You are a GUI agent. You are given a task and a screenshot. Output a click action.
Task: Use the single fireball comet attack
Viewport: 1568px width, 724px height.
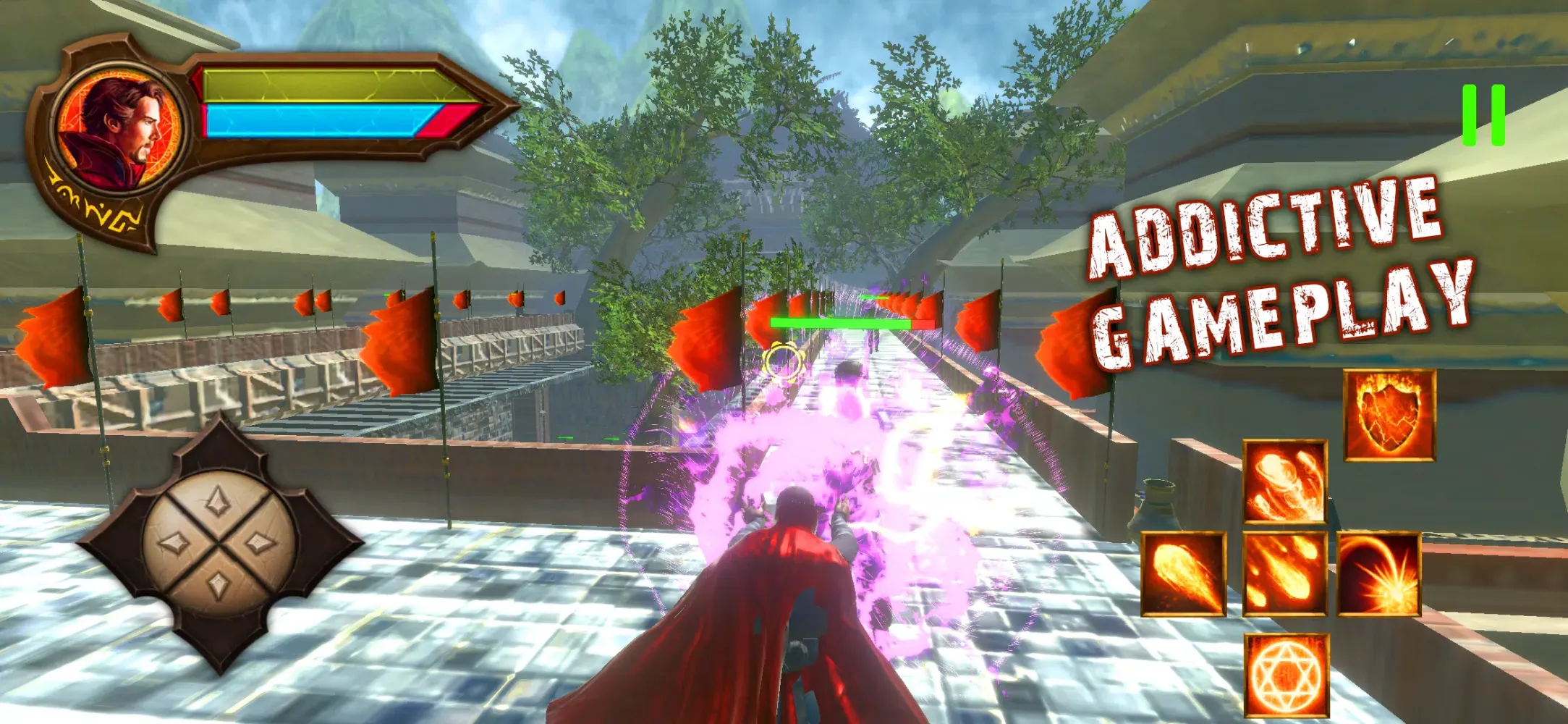[x=1184, y=574]
